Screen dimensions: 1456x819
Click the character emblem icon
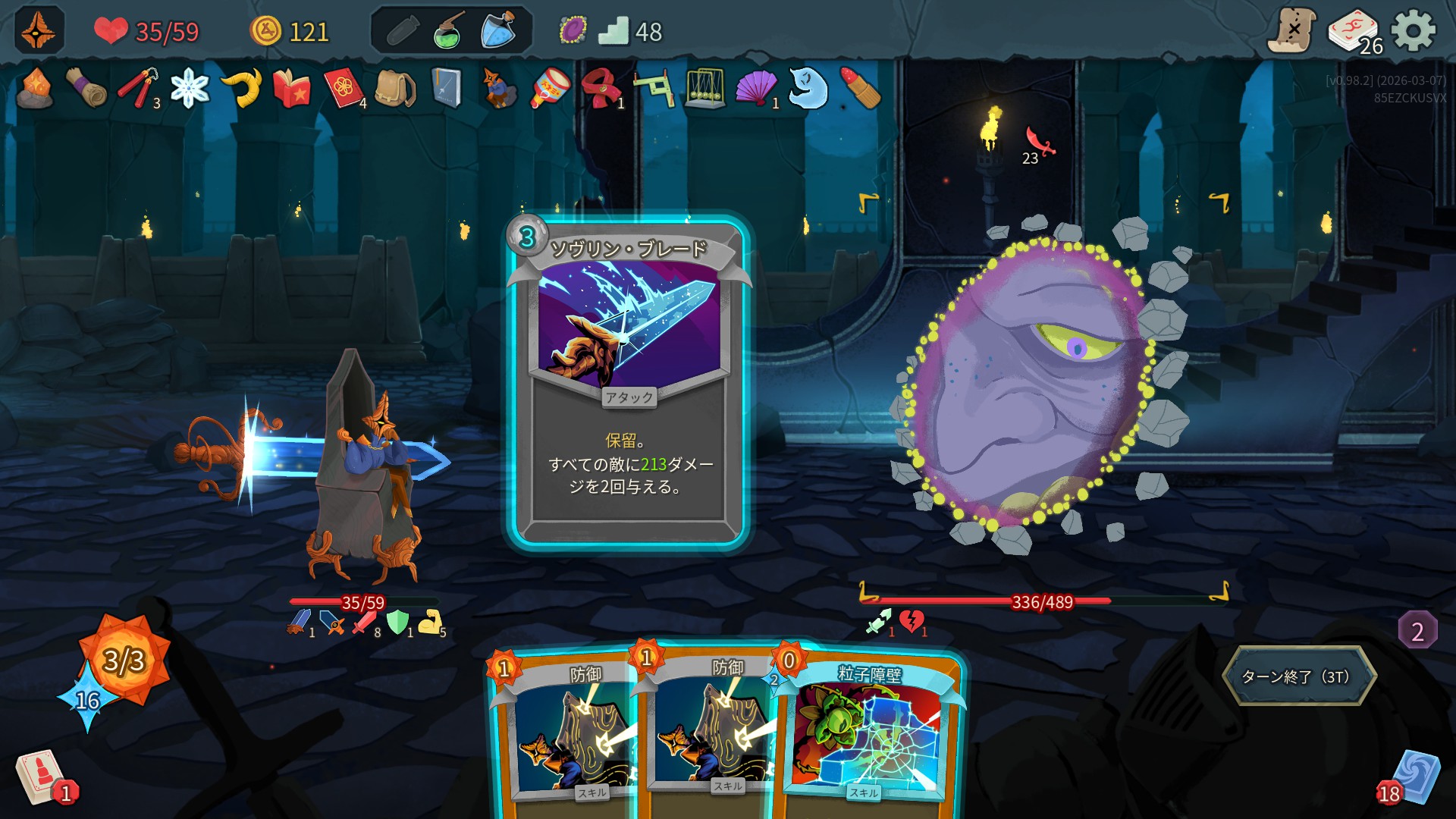tap(39, 31)
